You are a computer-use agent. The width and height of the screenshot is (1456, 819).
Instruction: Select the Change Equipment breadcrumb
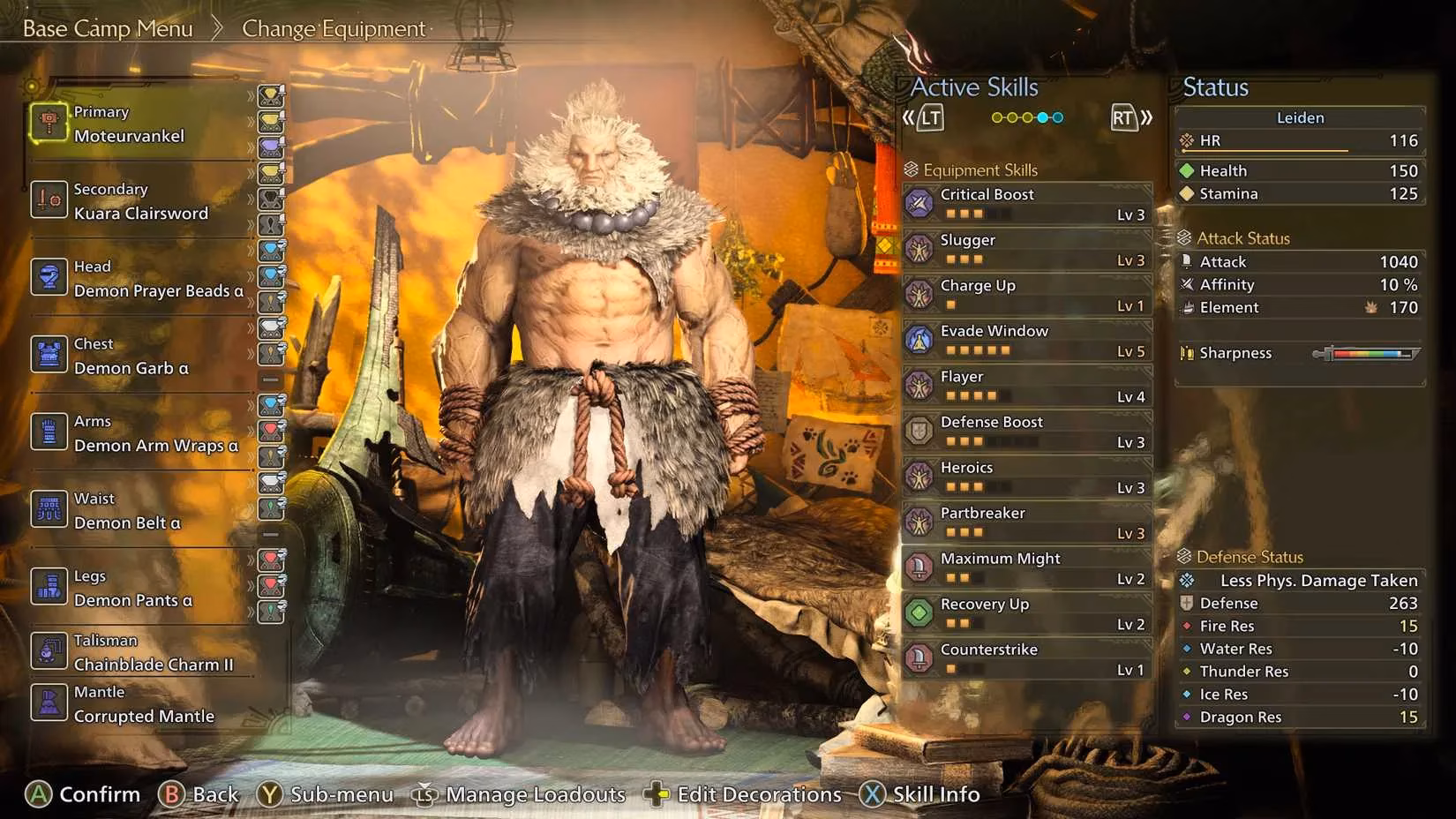click(x=333, y=27)
